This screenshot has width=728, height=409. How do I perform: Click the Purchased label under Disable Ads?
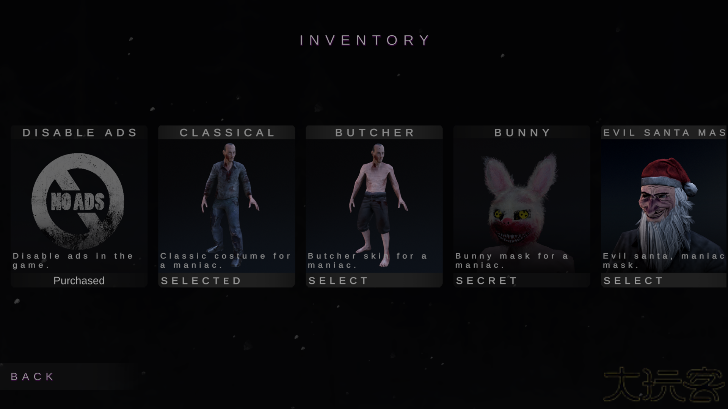pos(79,281)
